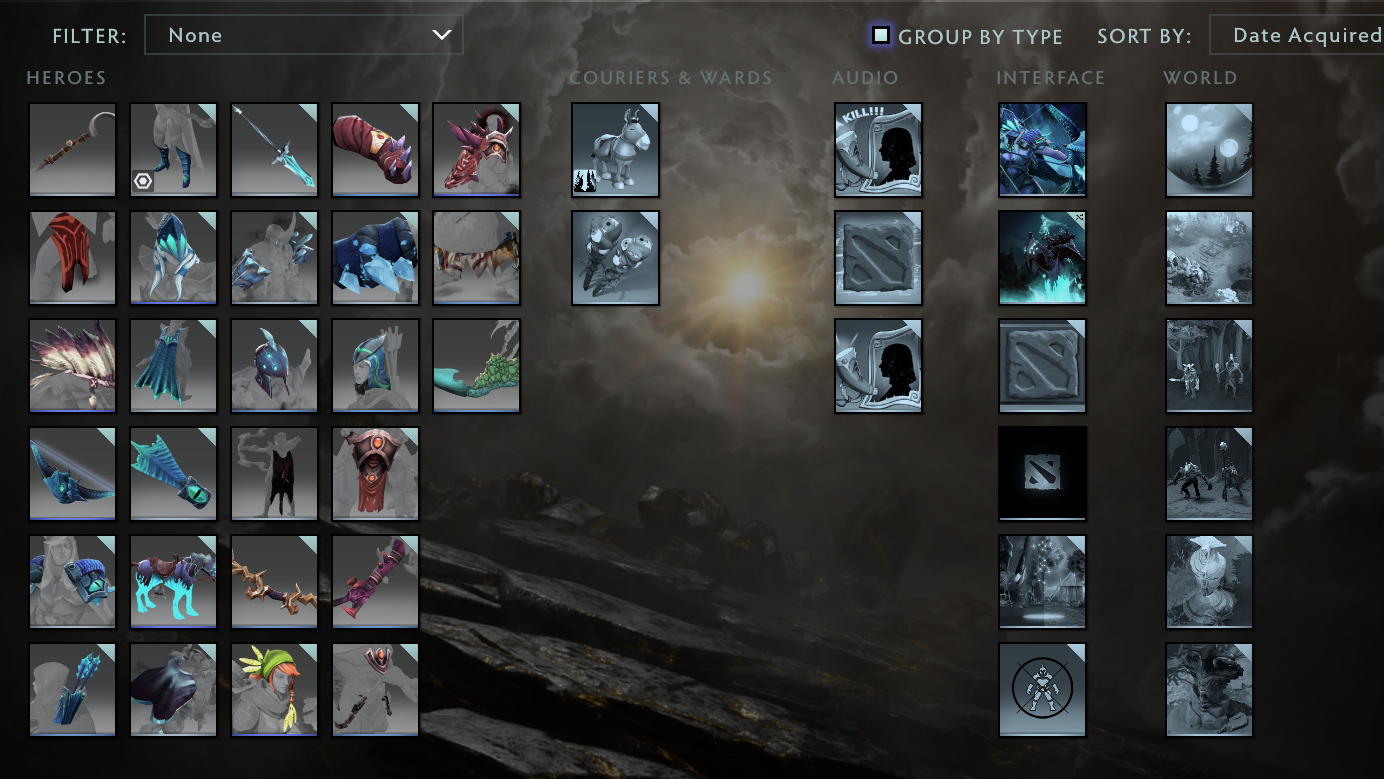
Task: Open the KILL!!! announcer pack item
Action: [x=878, y=149]
